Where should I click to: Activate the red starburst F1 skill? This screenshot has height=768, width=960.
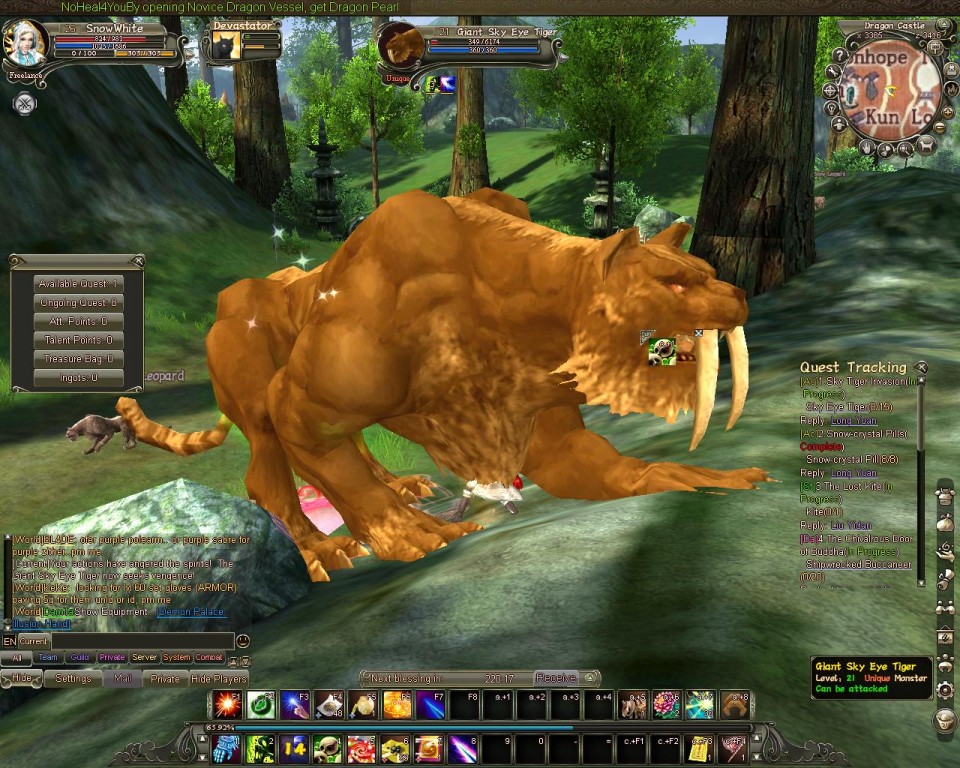[226, 704]
